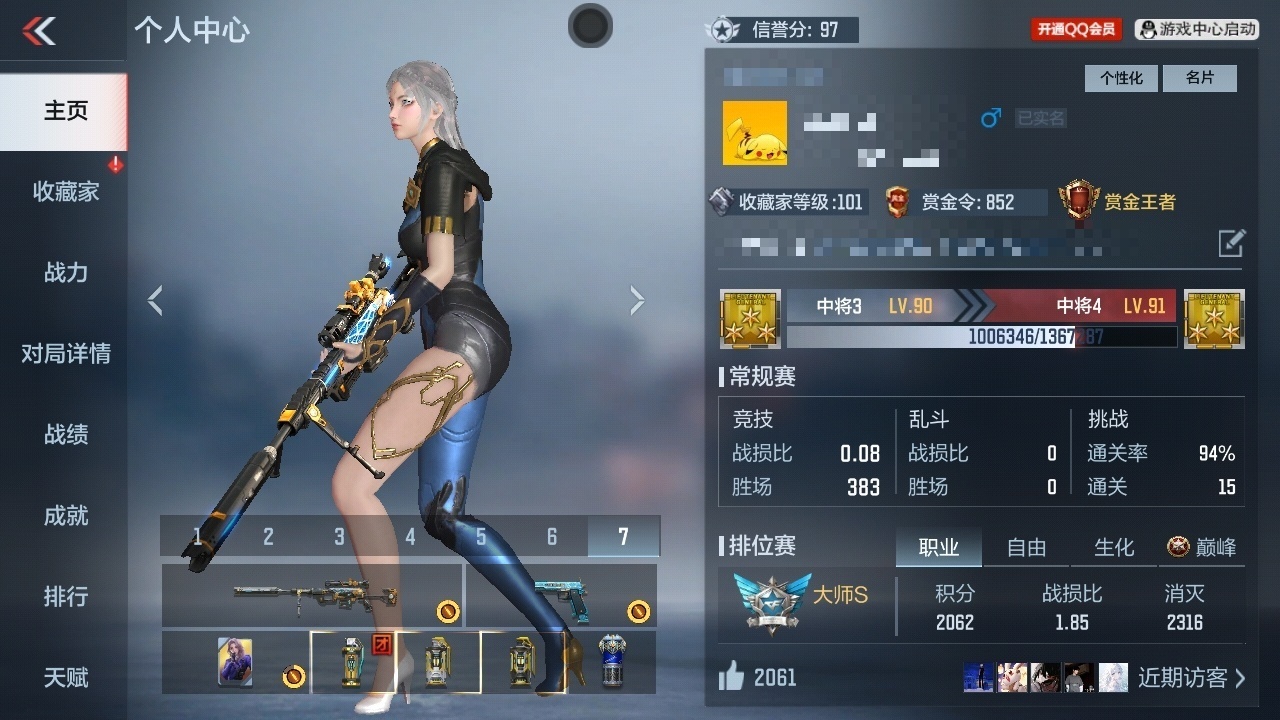Go back using the double-arrow button
1280x720 pixels.
tap(40, 31)
